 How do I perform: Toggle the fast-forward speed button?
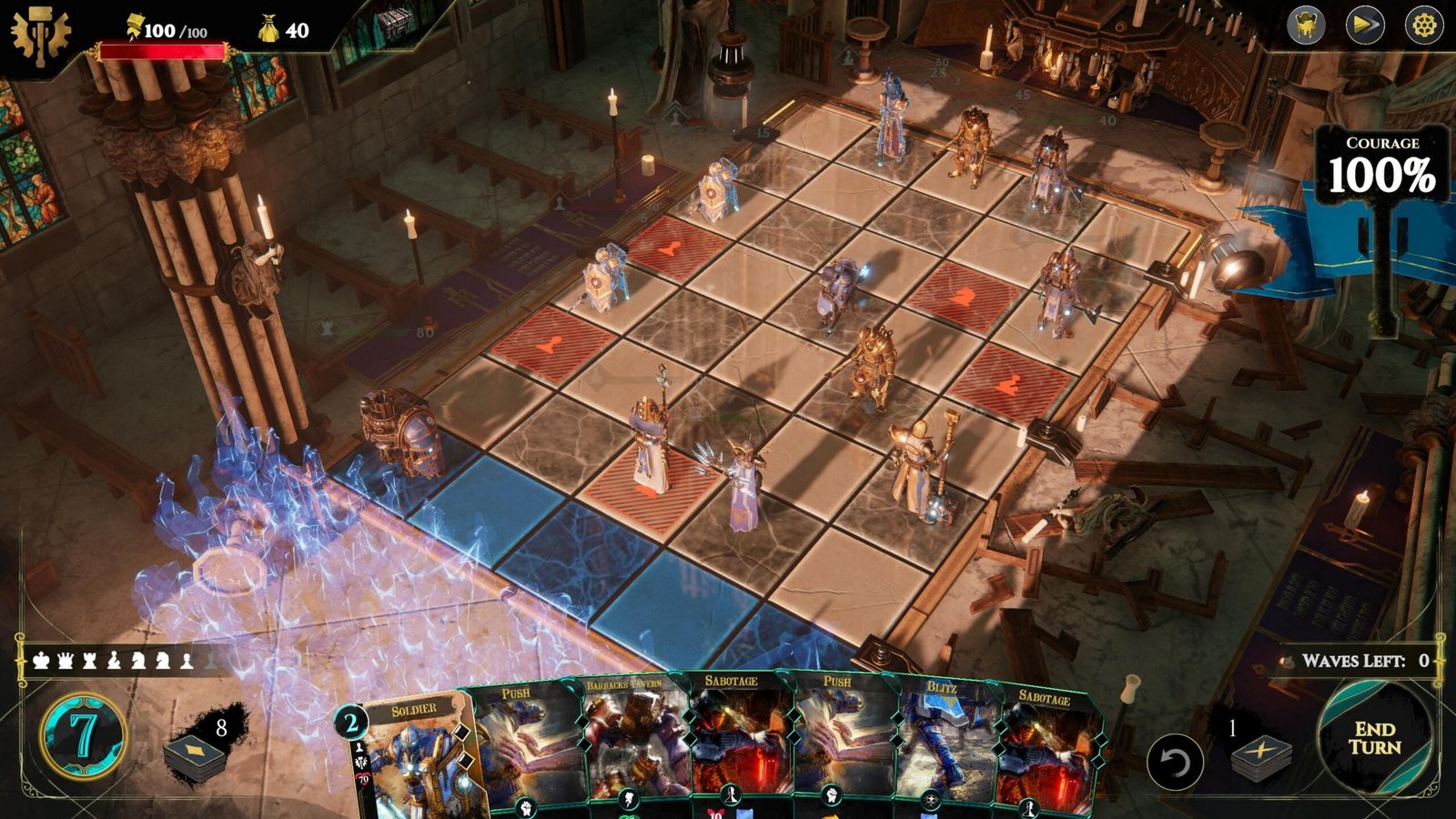click(x=1365, y=25)
